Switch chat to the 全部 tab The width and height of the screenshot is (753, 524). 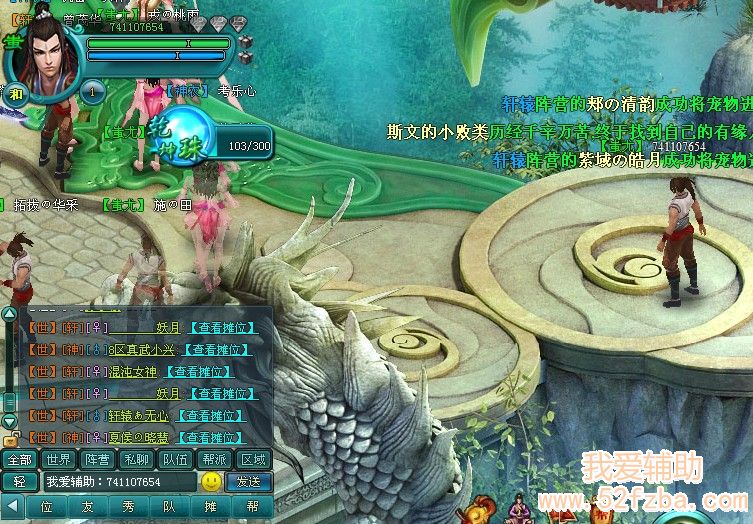(19, 460)
